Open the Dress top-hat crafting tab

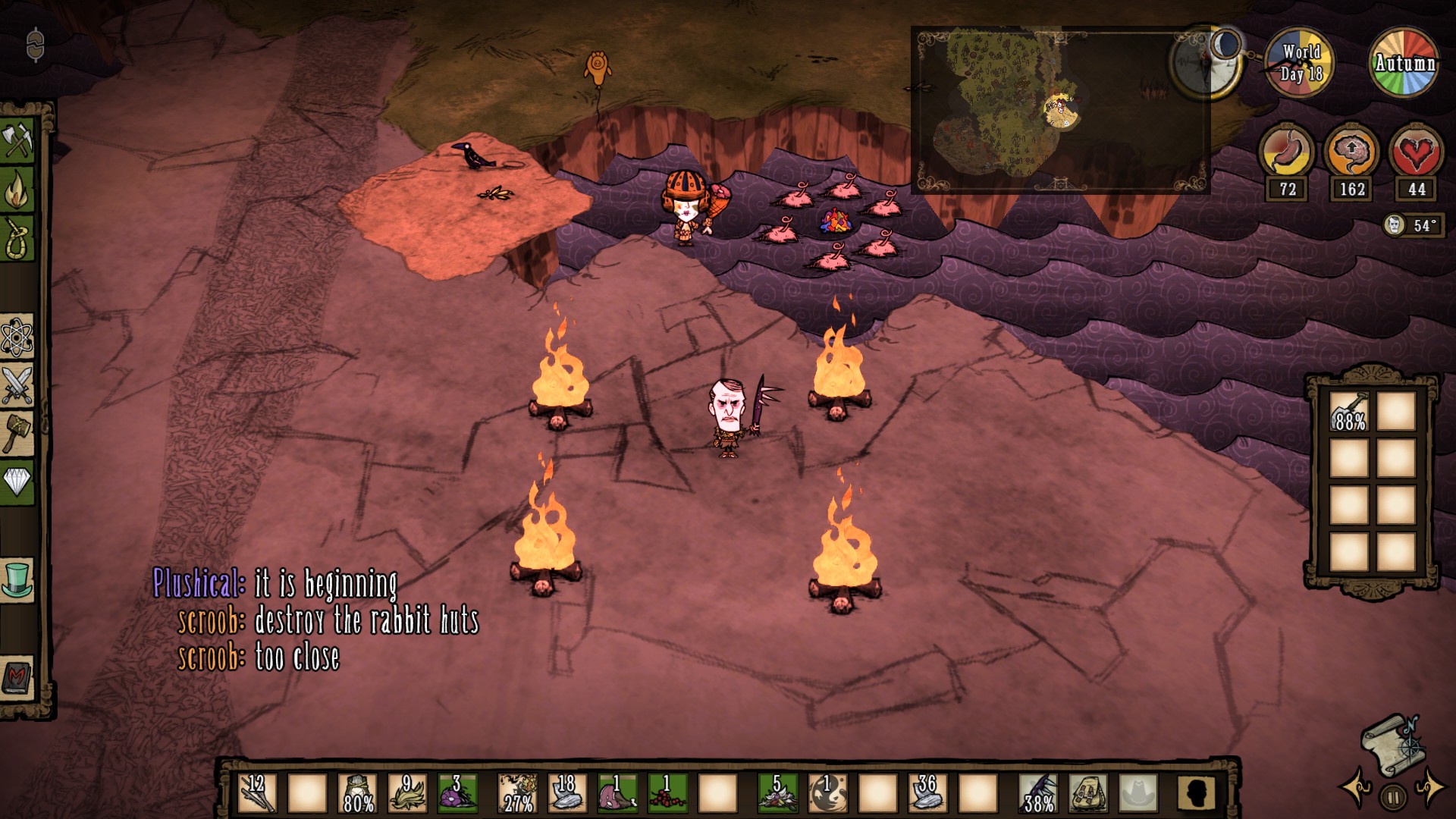point(18,579)
